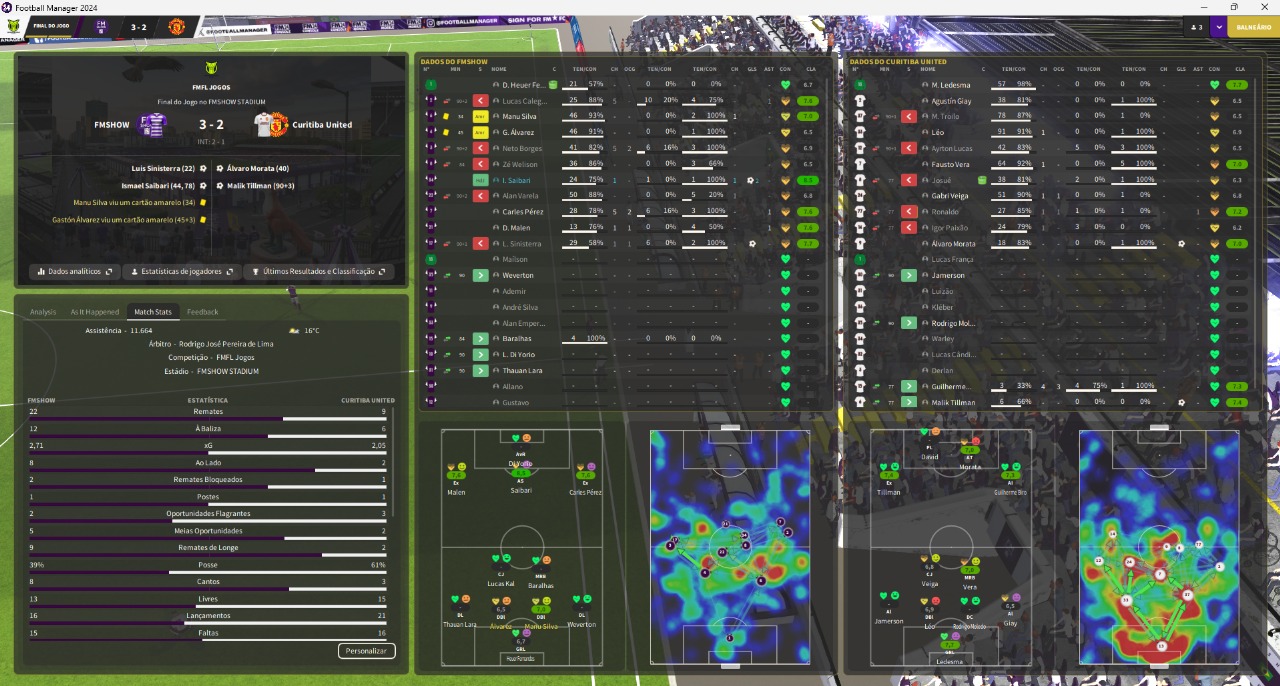The image size is (1280, 686).
Task: Select Carles Pérez row in FMSHOW list
Action: 521,212
